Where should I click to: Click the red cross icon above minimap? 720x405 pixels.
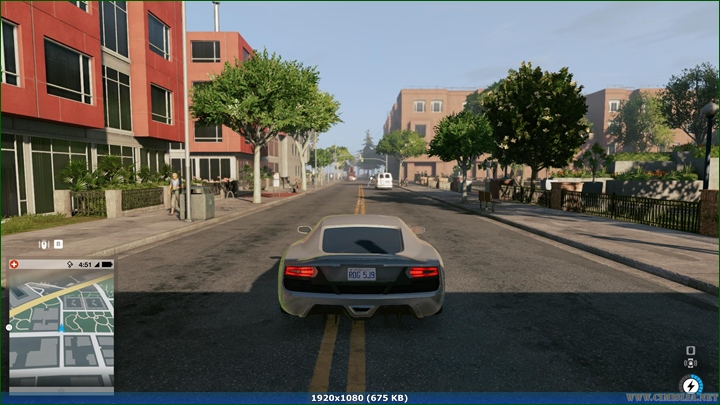point(14,265)
